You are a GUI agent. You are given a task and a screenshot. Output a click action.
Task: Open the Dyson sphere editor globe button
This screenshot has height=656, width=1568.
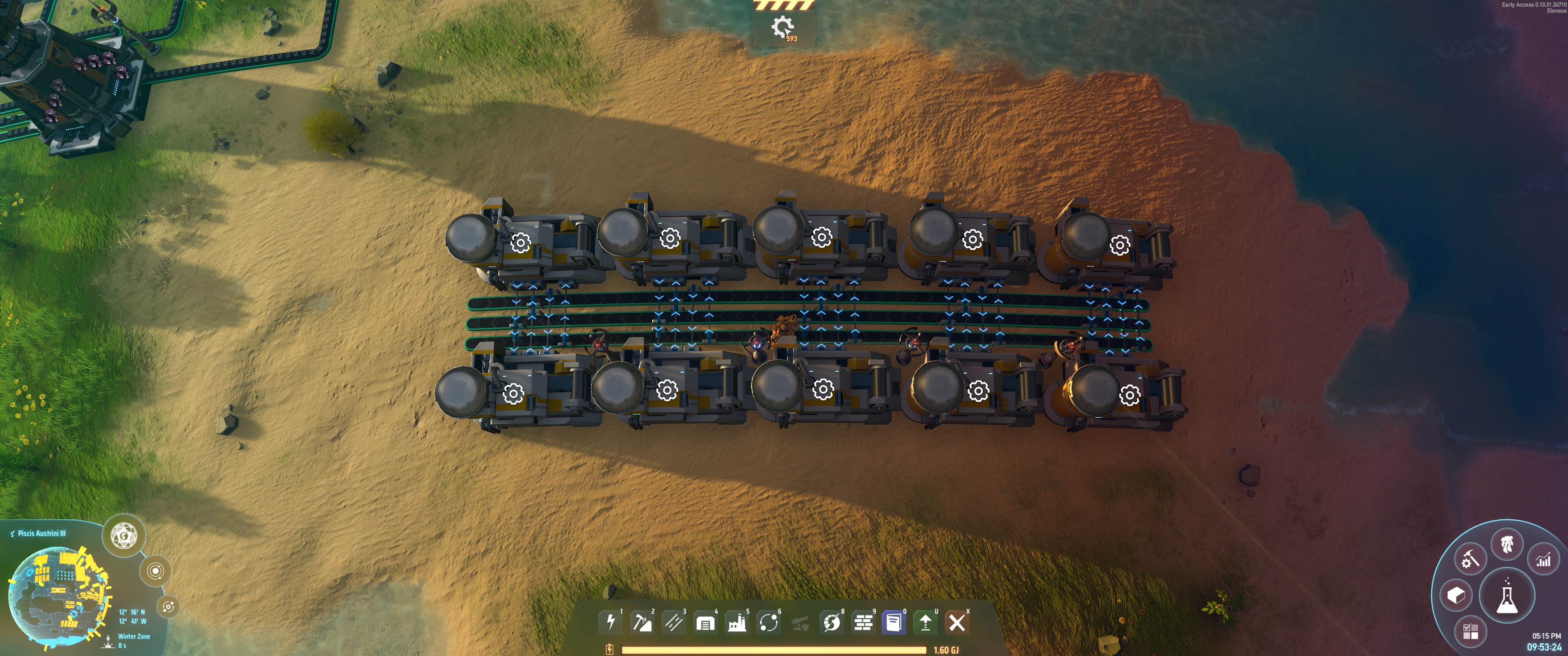[124, 536]
